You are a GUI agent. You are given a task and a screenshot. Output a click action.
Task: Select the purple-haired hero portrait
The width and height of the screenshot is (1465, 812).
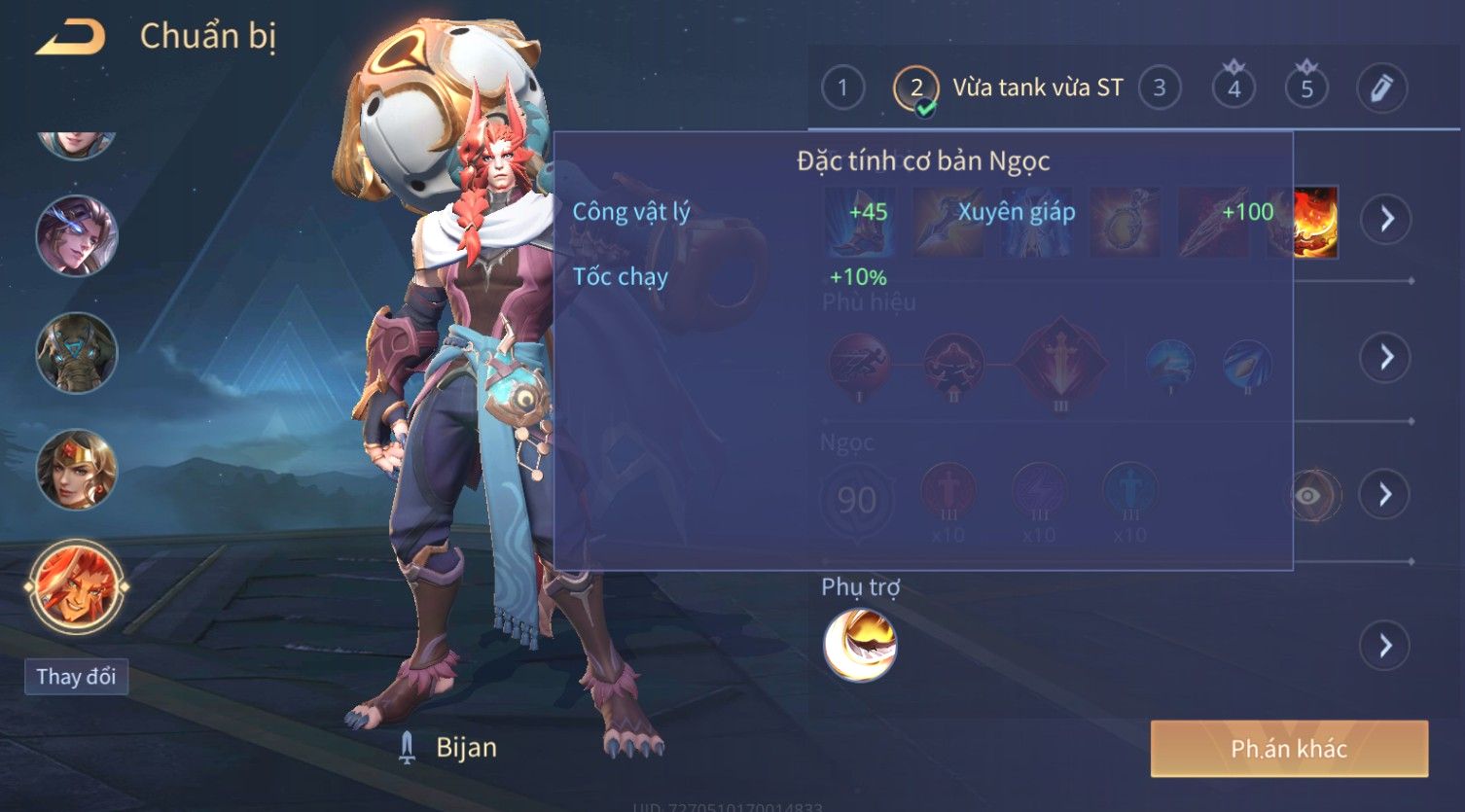point(77,235)
